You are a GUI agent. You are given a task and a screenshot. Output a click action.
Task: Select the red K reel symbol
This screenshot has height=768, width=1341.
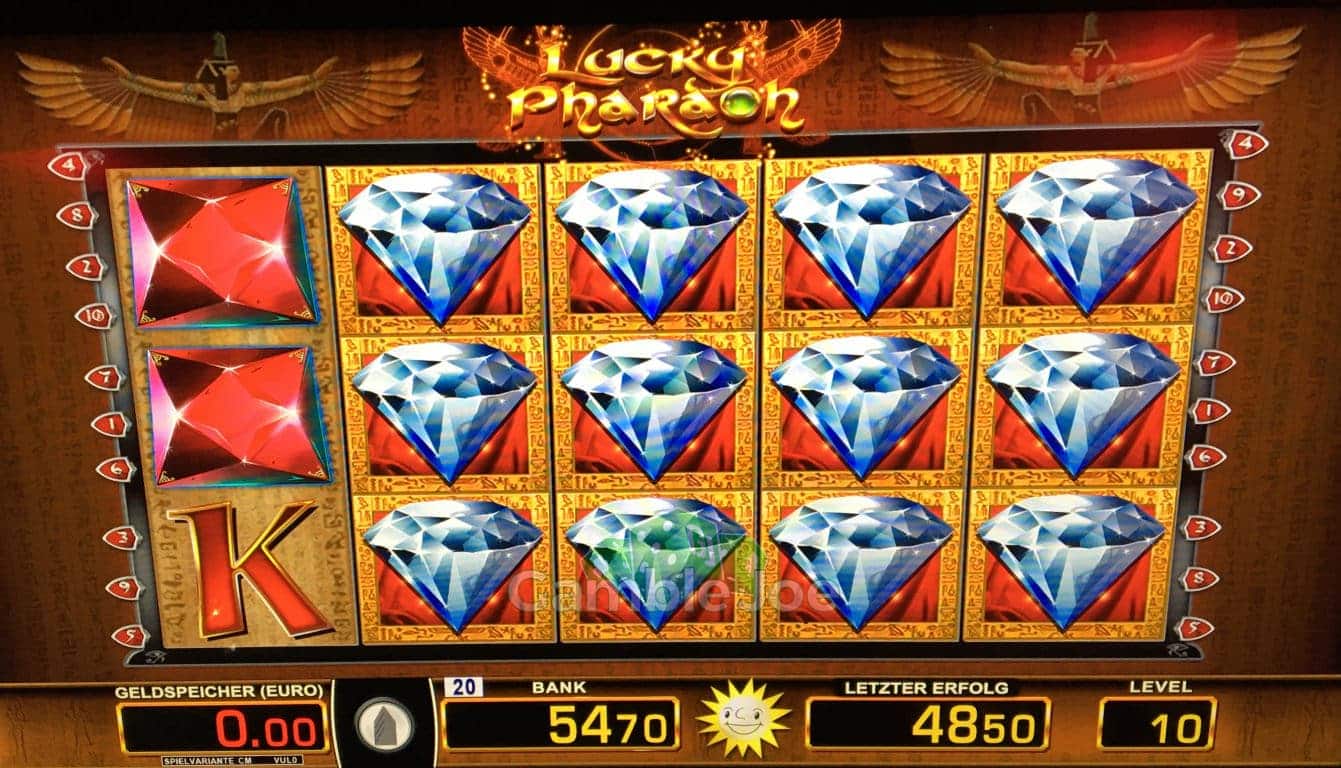click(x=247, y=567)
